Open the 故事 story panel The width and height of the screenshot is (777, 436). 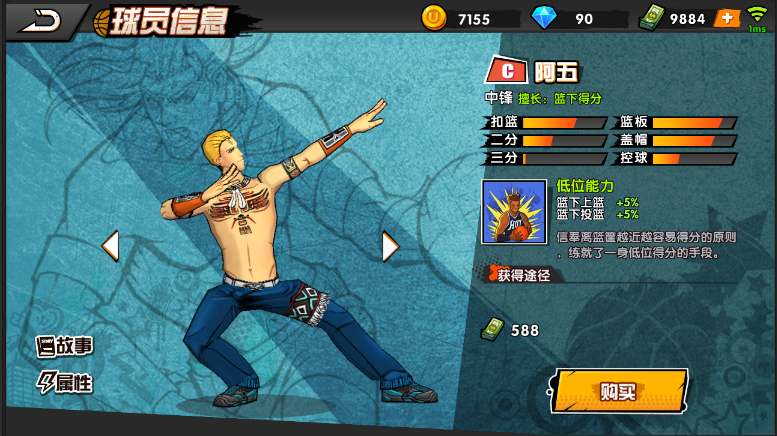click(x=65, y=347)
